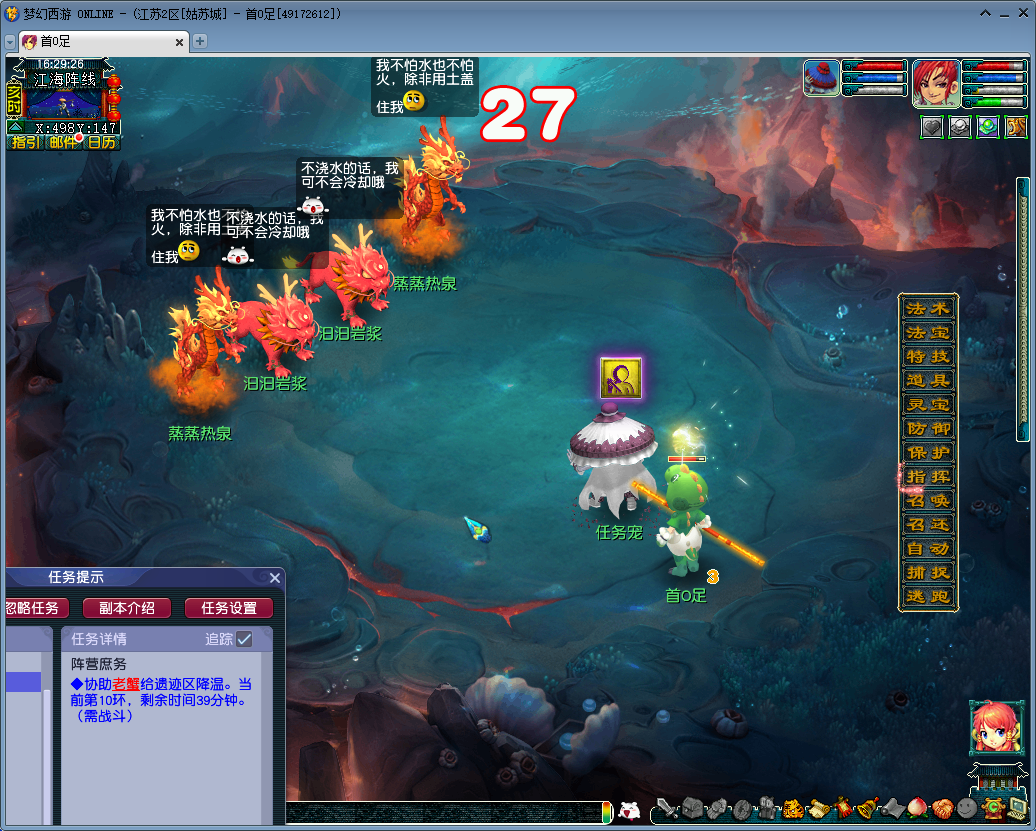Open the 指引 guide button

pos(25,142)
